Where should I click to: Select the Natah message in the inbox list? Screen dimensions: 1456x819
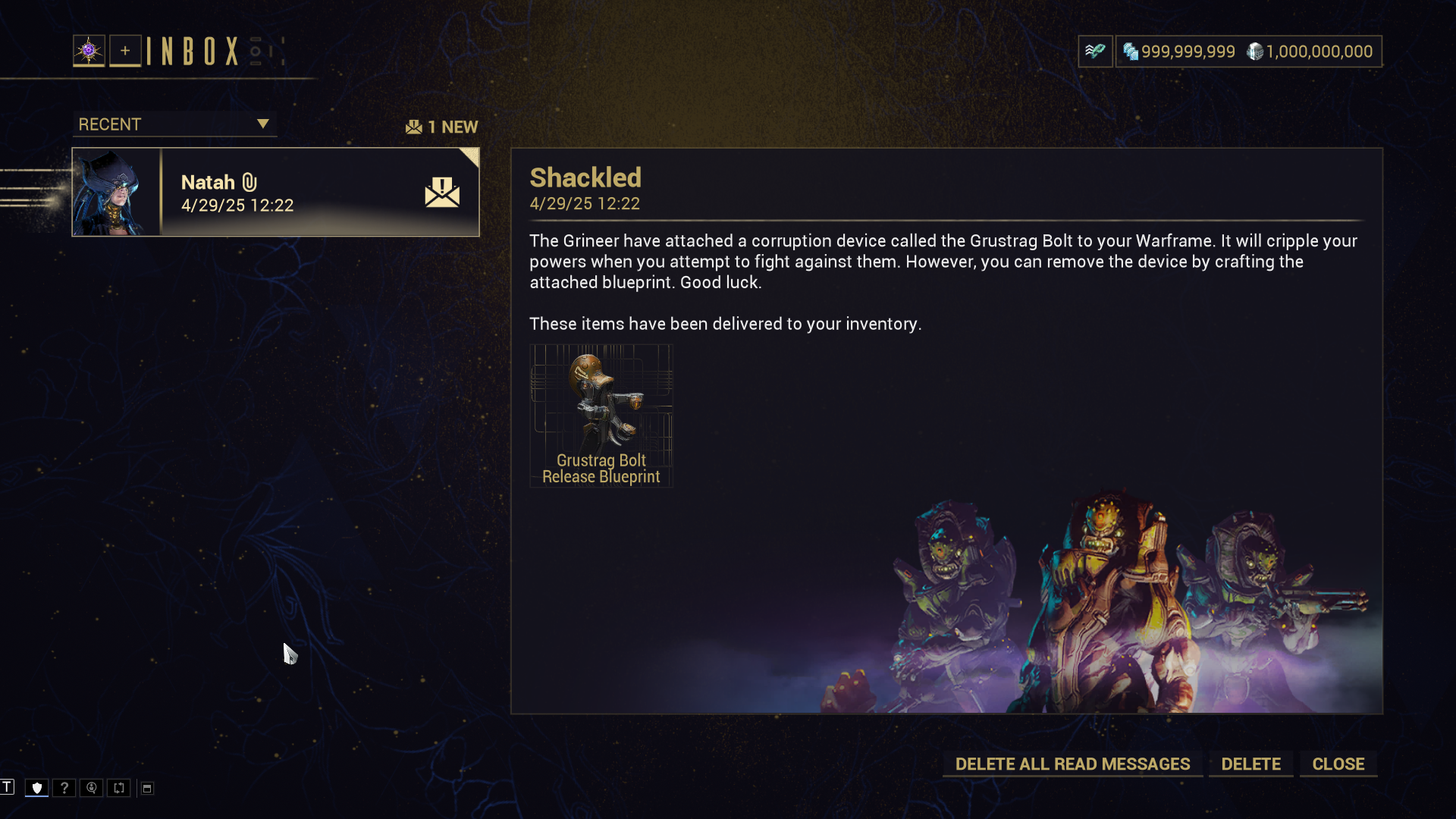click(x=276, y=193)
